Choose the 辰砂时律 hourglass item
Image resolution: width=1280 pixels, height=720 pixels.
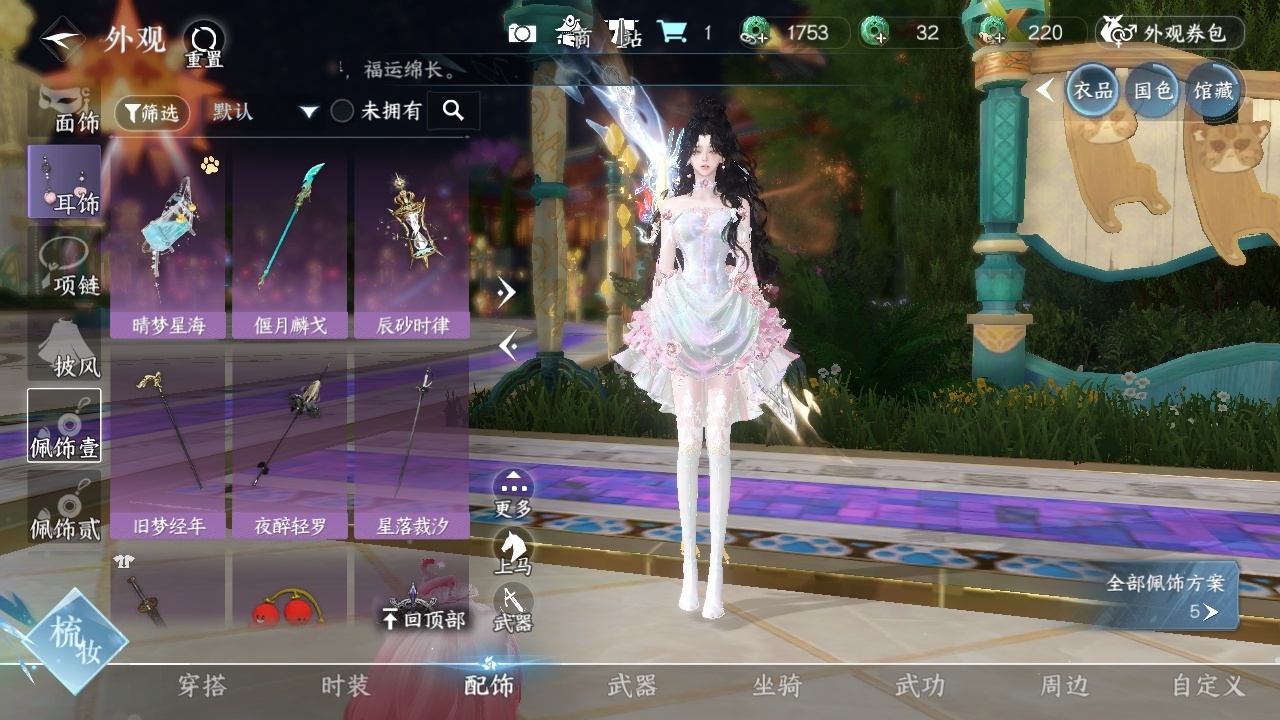[x=412, y=245]
